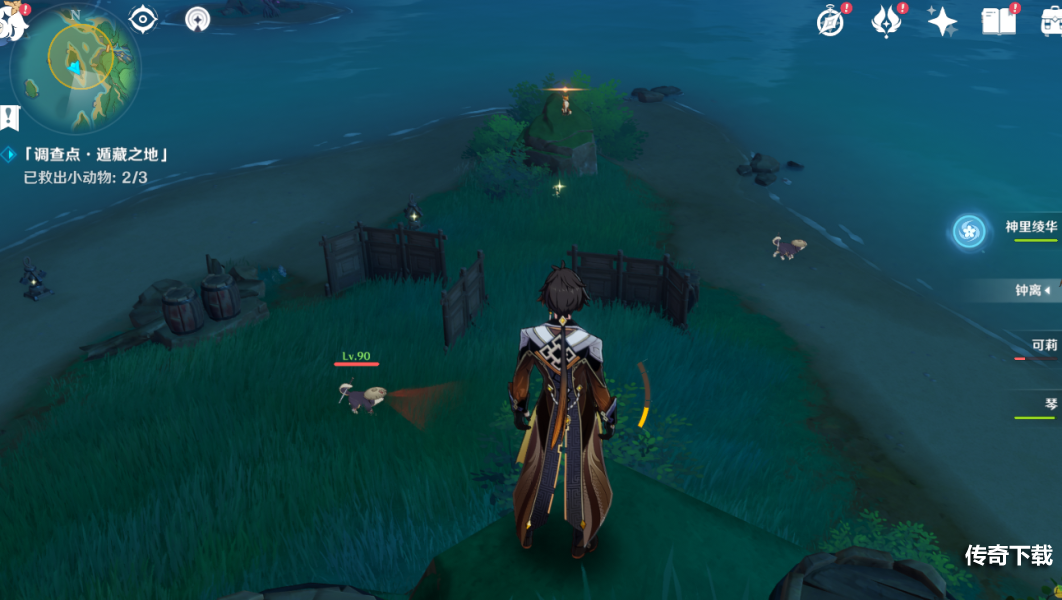This screenshot has height=600, width=1062.
Task: Open the quest banner with exclamation mark
Action: [x=10, y=118]
